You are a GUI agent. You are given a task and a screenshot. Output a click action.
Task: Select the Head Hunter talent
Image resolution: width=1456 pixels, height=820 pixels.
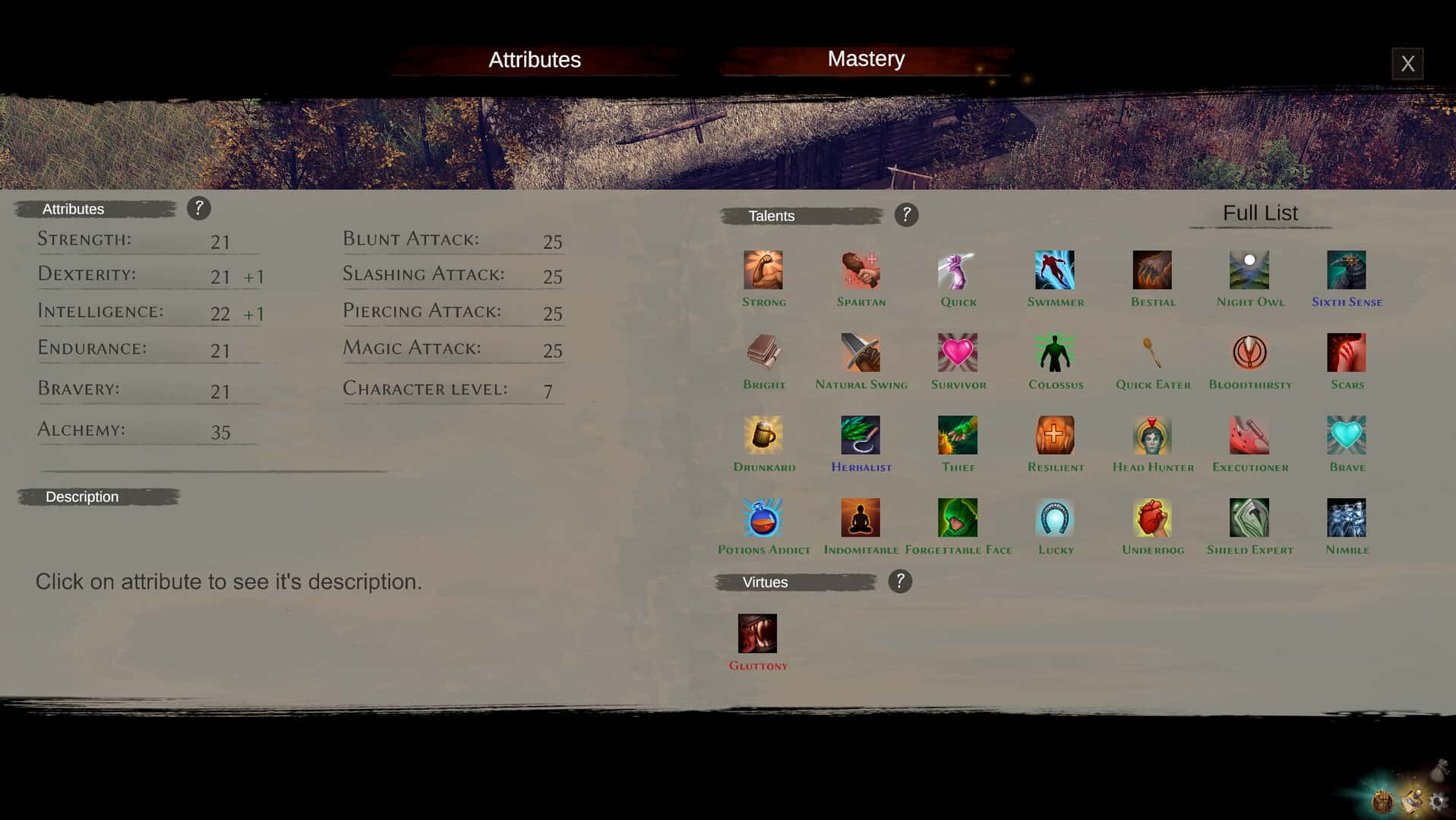point(1152,435)
